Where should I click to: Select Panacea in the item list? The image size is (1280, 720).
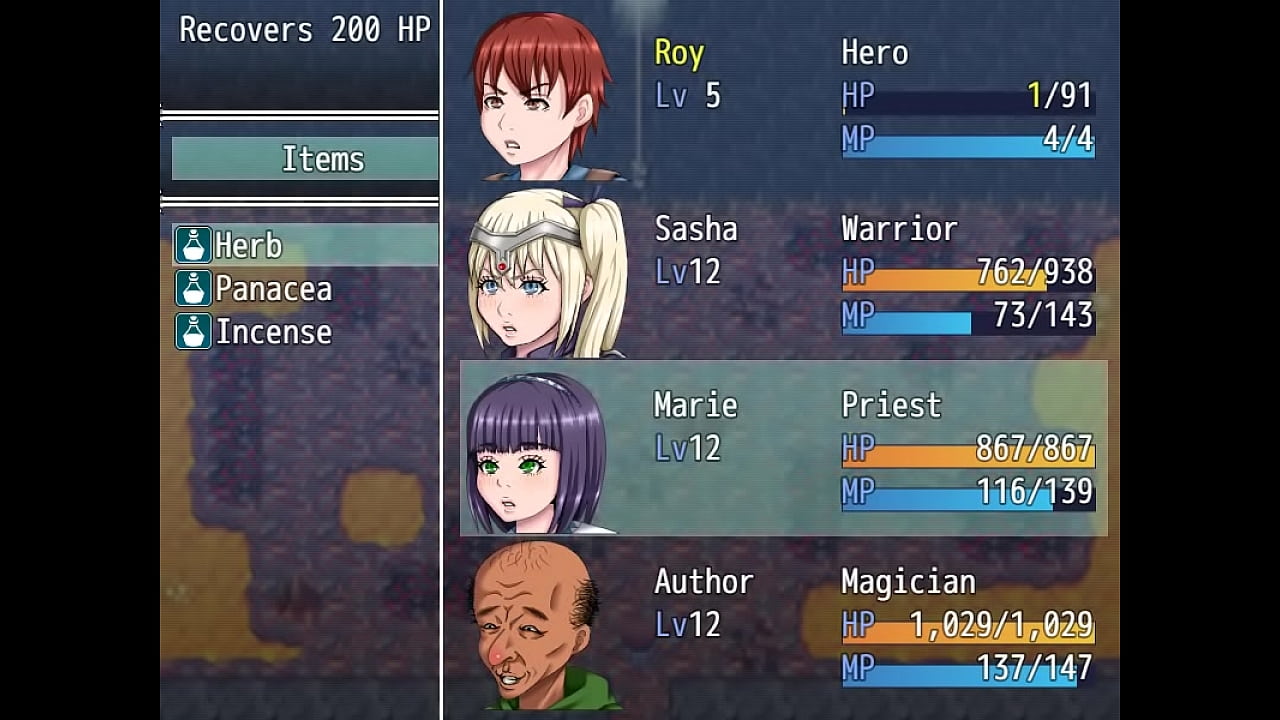click(x=272, y=289)
